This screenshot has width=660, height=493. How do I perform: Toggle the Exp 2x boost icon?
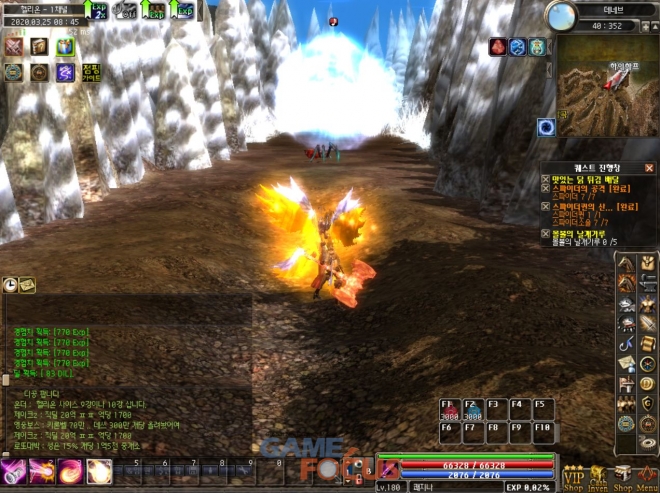click(96, 10)
